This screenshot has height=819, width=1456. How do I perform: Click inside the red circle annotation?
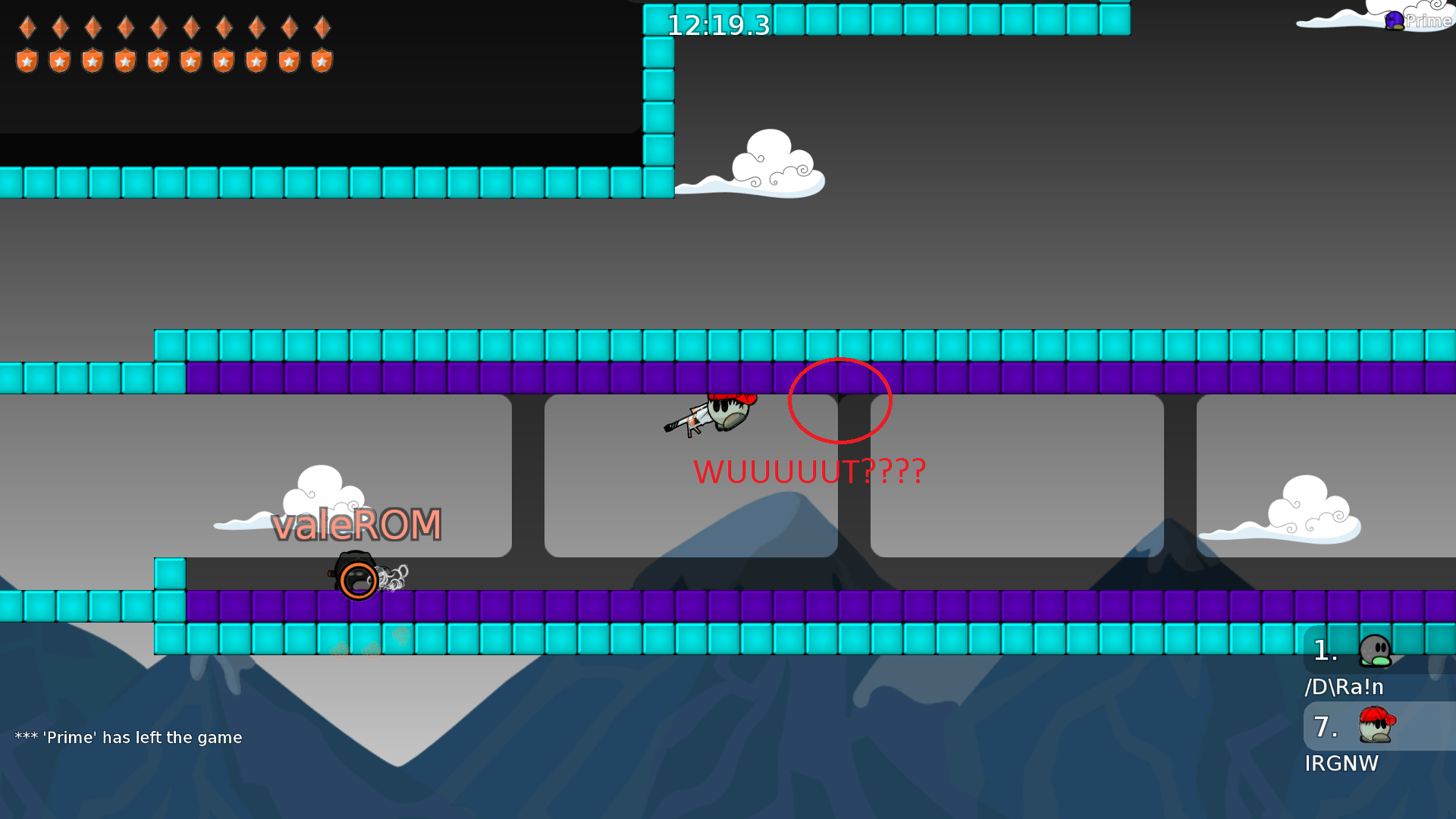tap(839, 400)
